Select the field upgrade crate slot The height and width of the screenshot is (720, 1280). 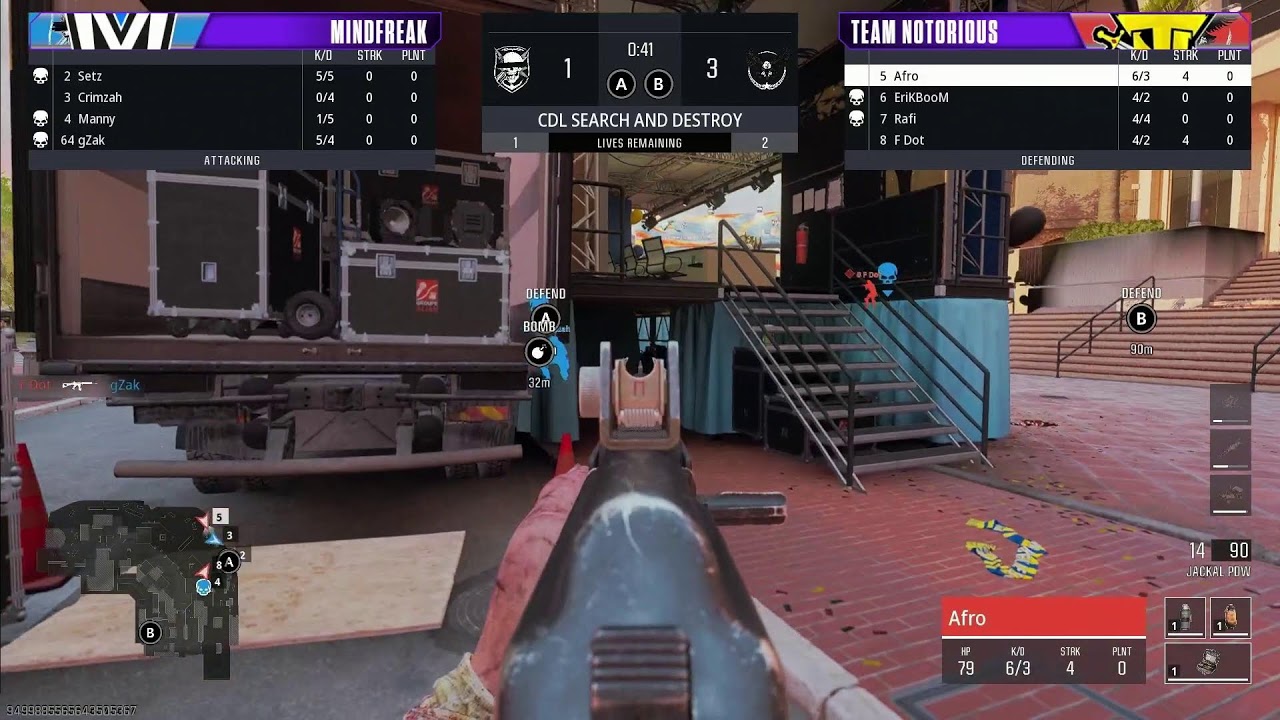click(1207, 662)
